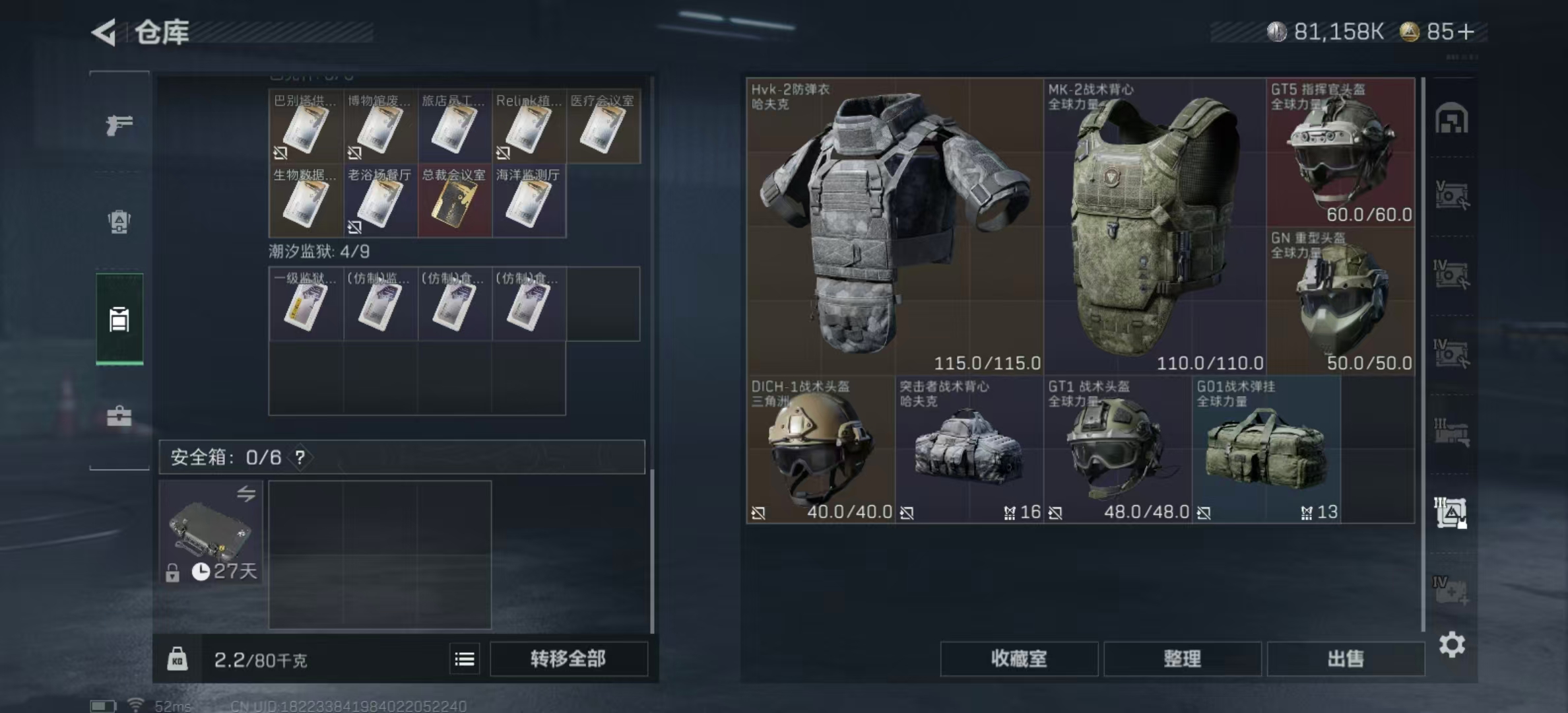Image resolution: width=1568 pixels, height=713 pixels.
Task: Open the pistol weapons tab
Action: 119,124
